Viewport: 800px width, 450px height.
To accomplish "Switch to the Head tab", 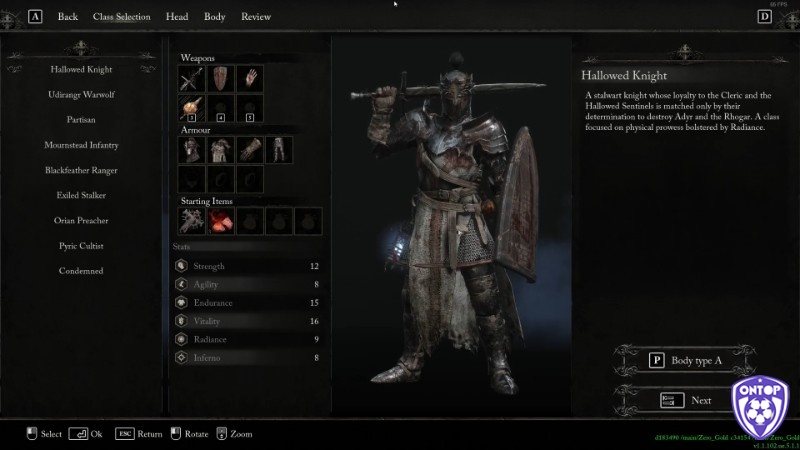I will click(177, 17).
